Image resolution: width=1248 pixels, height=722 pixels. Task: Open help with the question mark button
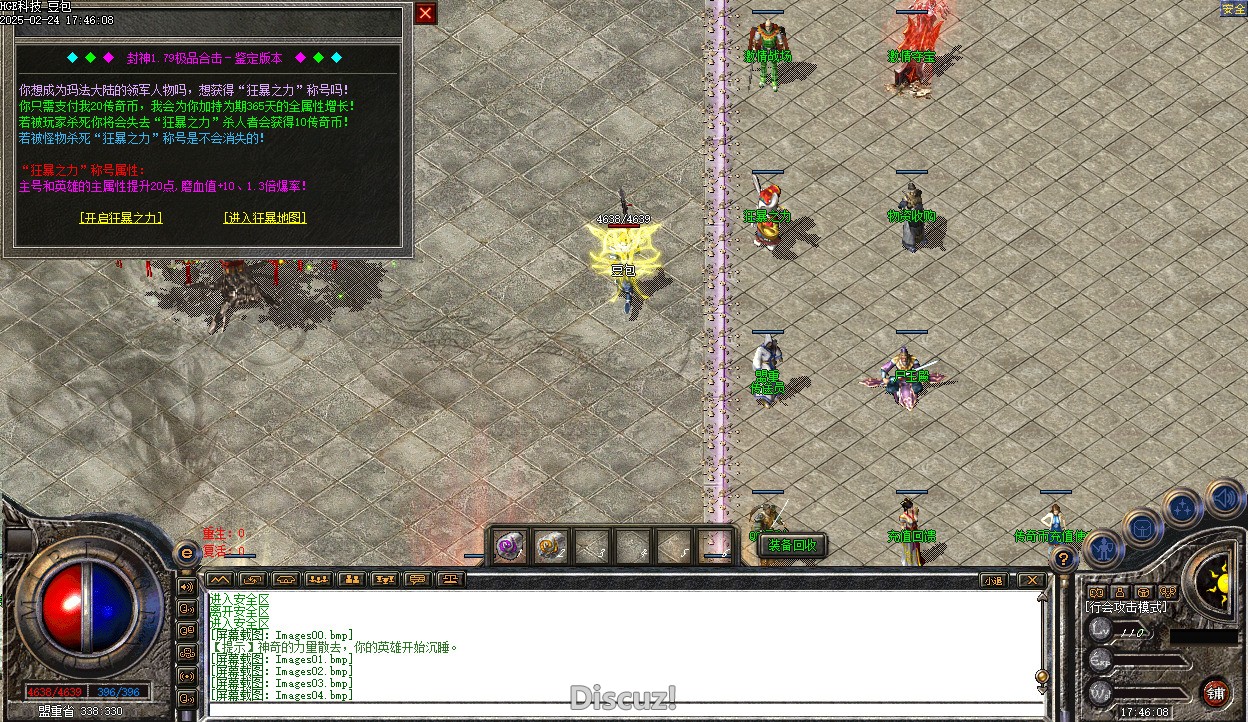pos(1064,559)
